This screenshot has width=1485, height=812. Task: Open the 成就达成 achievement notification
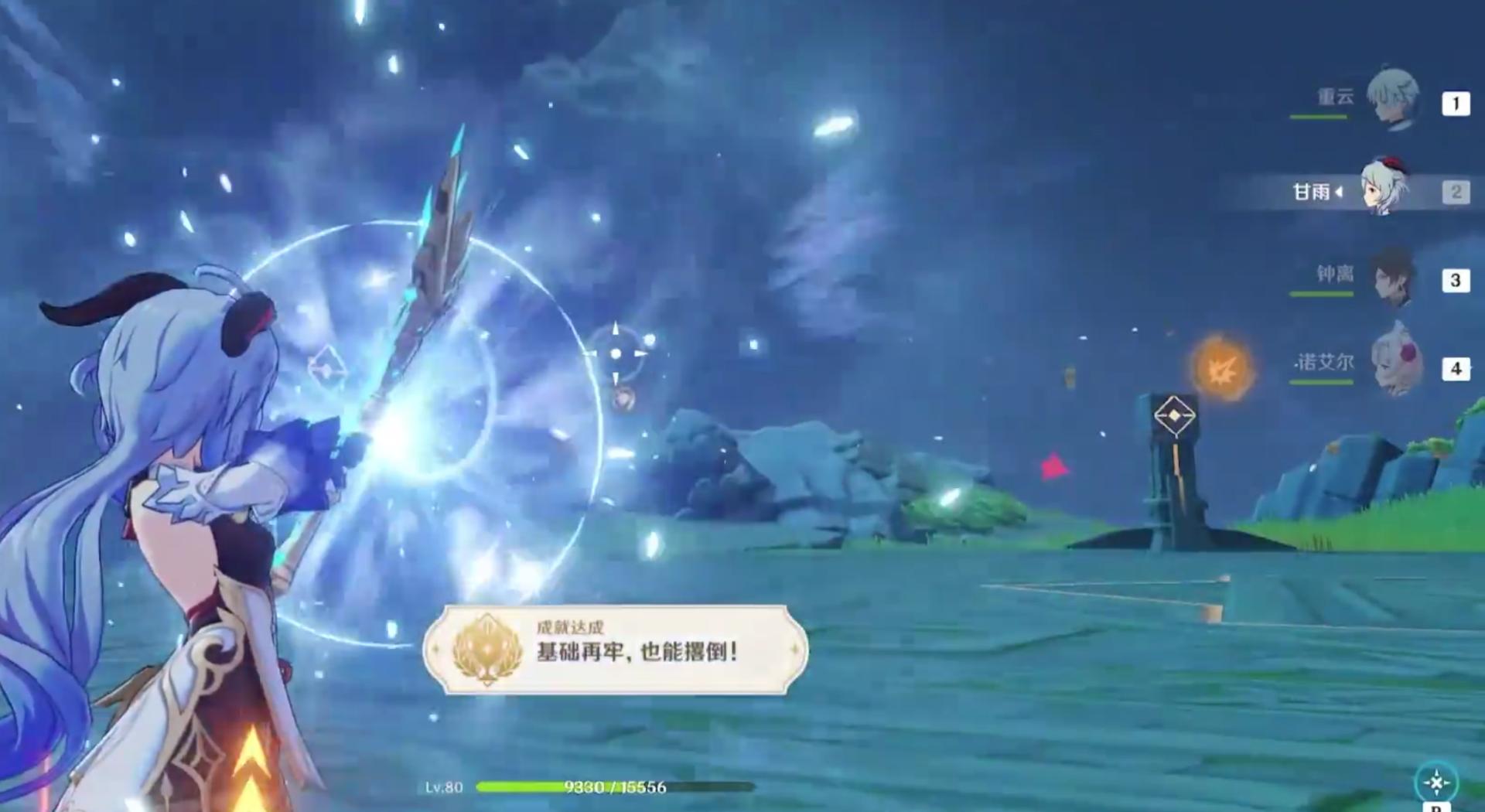pos(615,650)
